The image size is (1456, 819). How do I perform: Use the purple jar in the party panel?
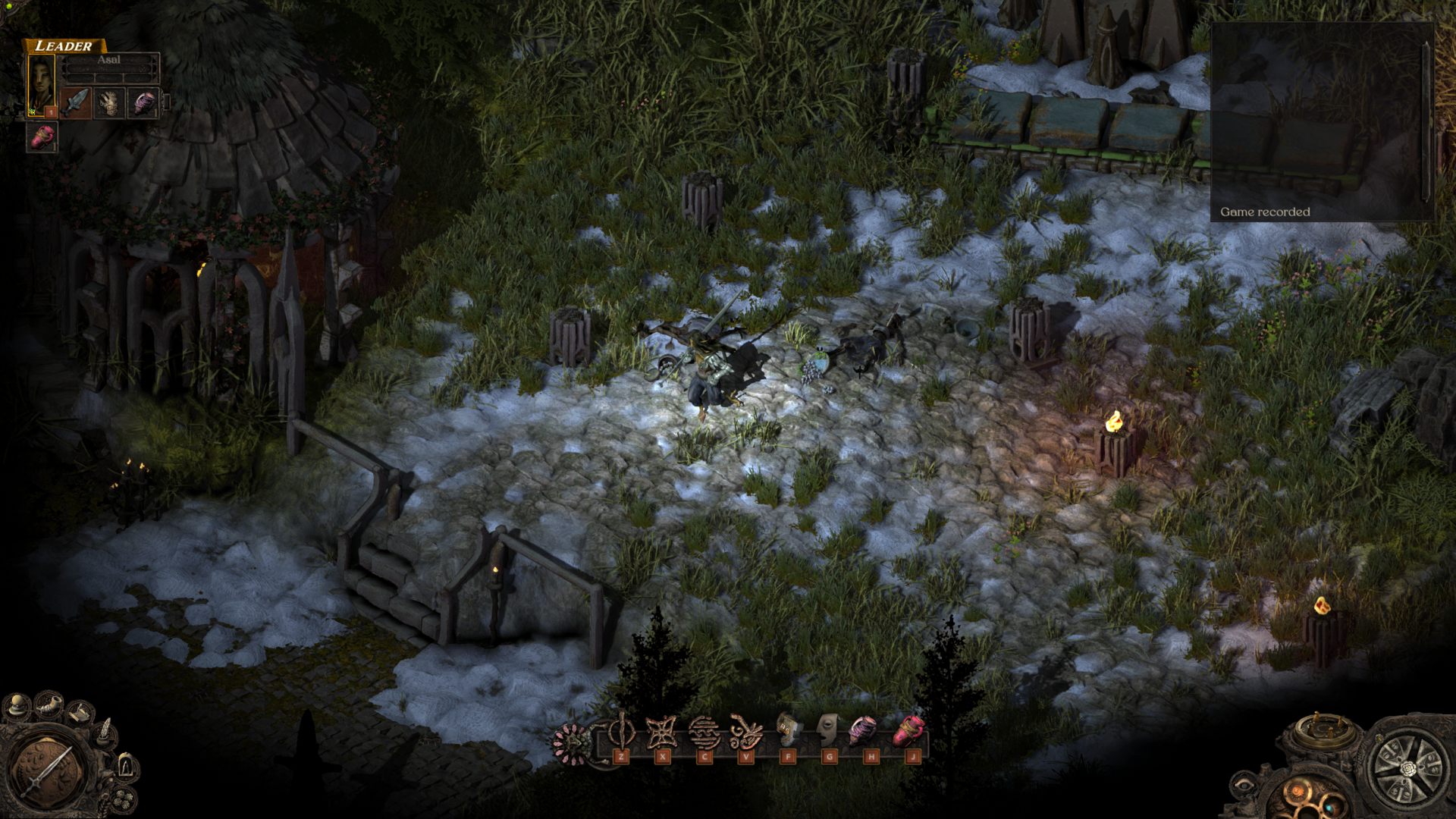[x=143, y=102]
